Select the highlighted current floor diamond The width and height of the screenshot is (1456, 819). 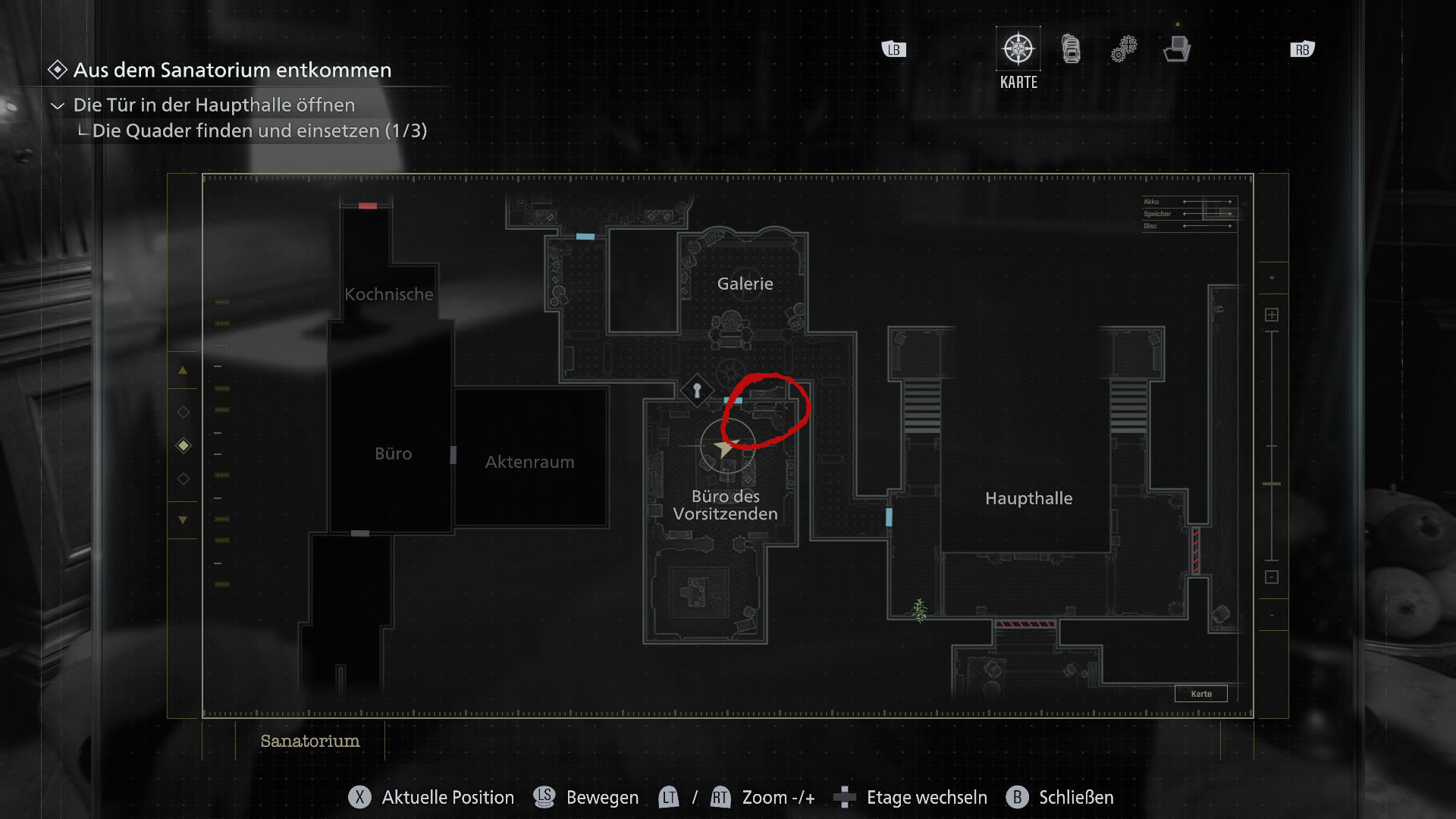184,446
